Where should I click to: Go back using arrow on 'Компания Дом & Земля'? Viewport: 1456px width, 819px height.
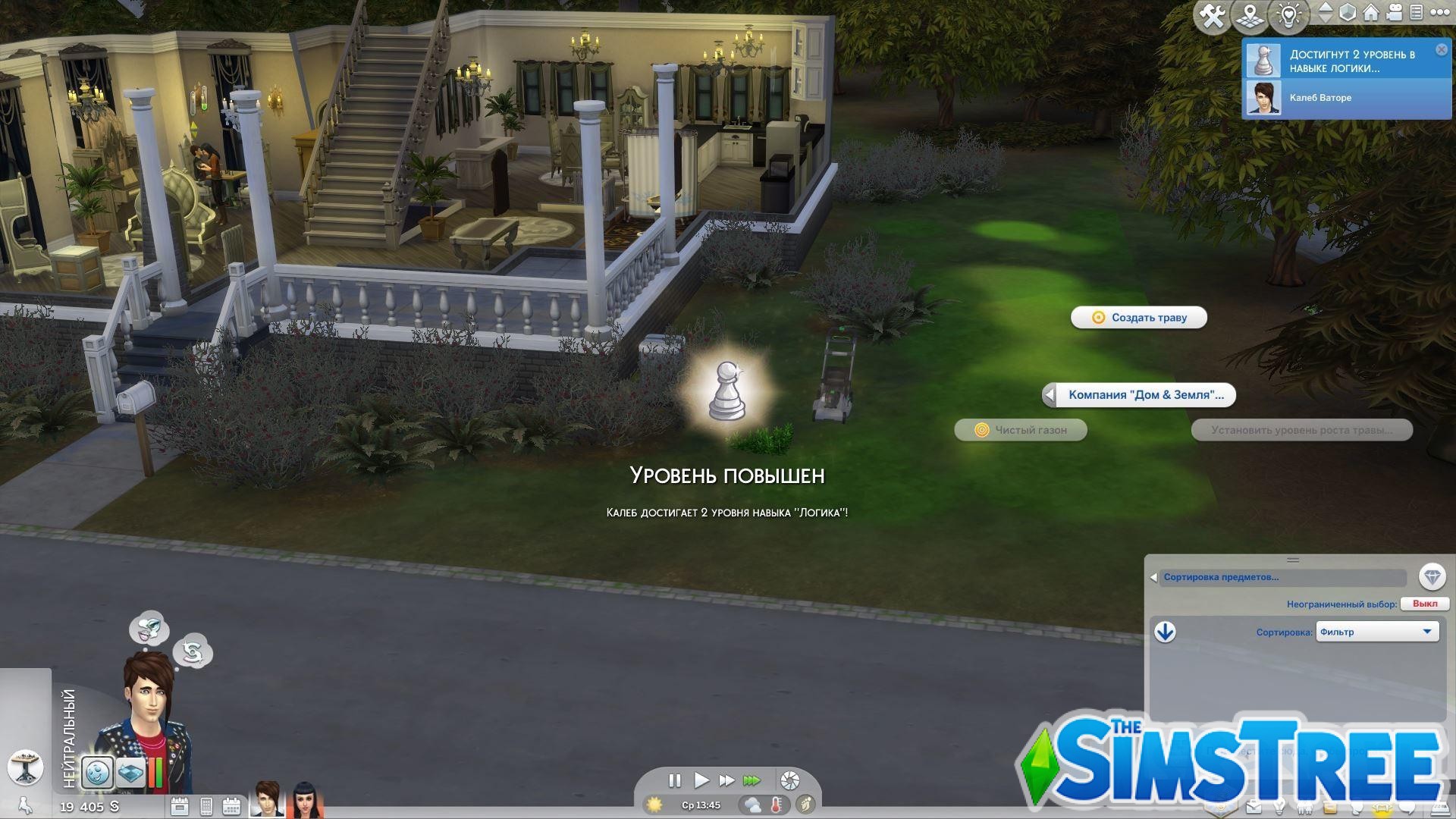[x=1050, y=394]
